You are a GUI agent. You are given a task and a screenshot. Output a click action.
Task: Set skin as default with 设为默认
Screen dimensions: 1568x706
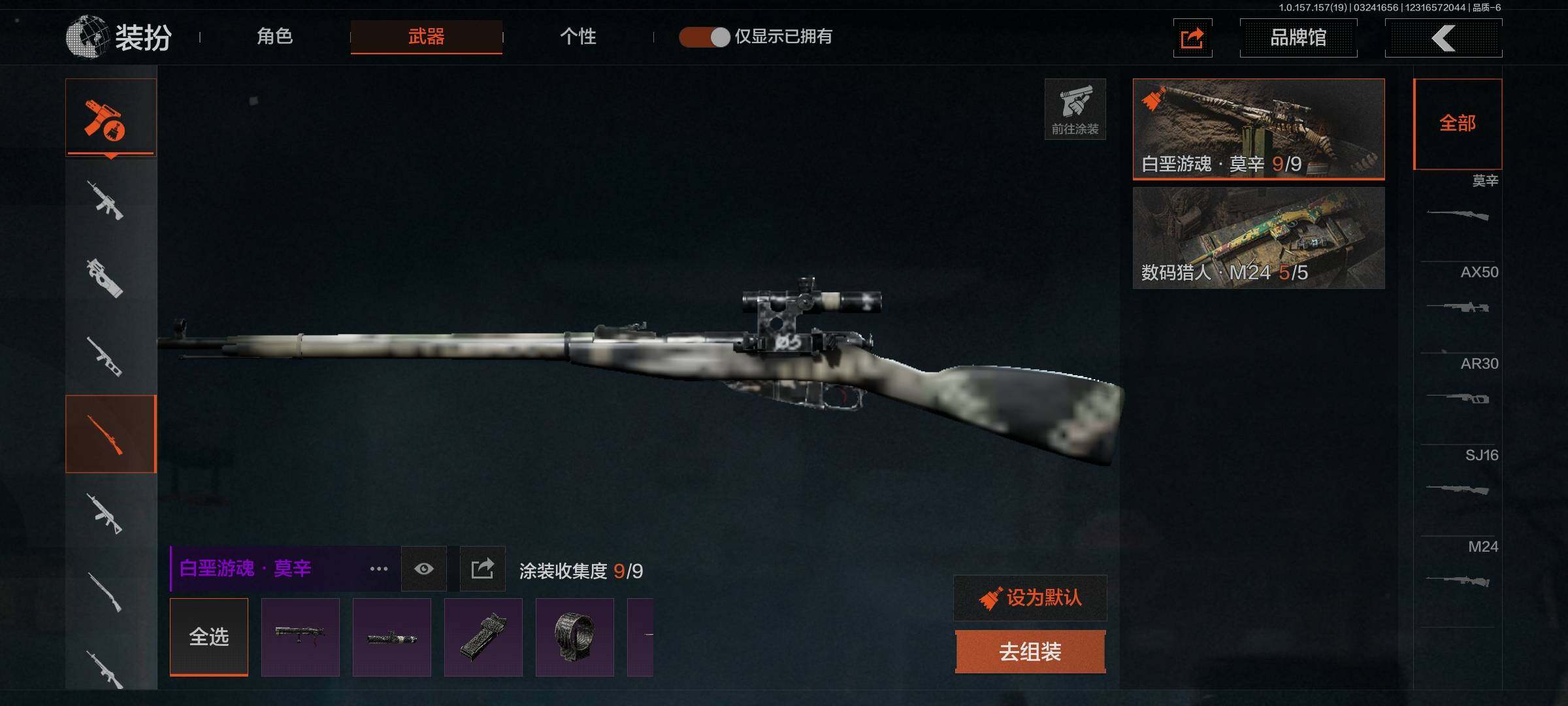coord(1030,597)
